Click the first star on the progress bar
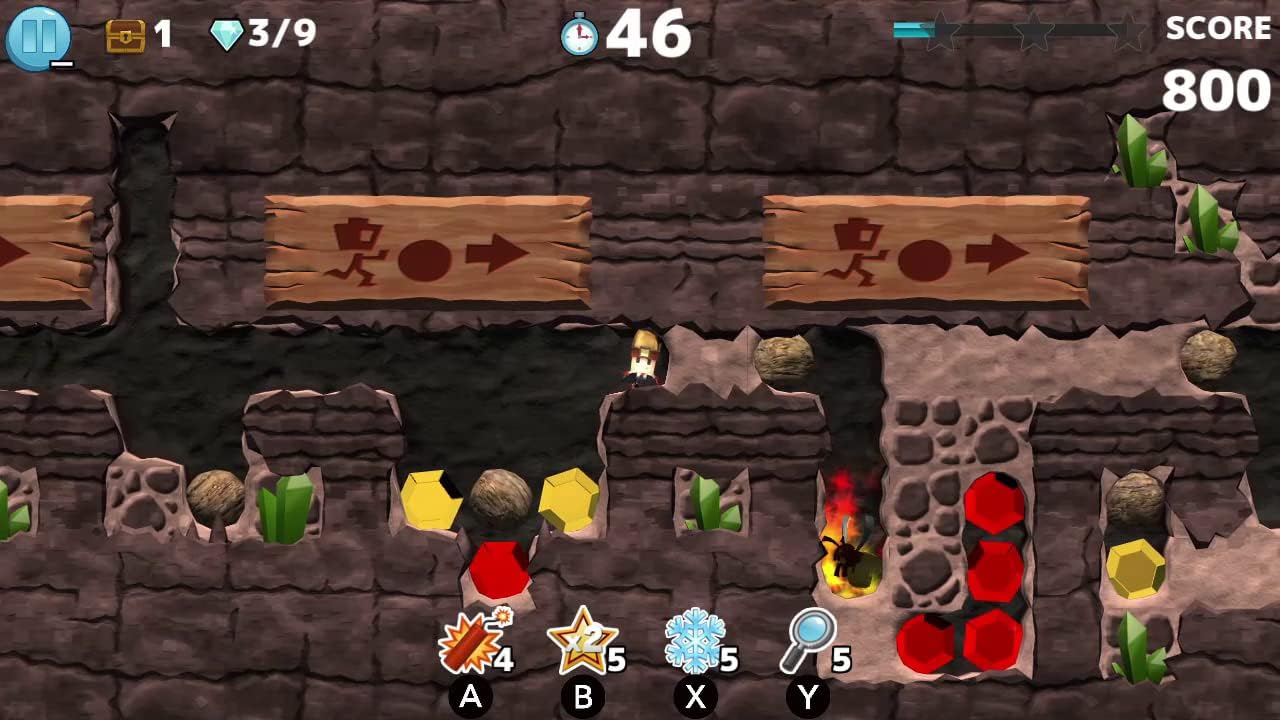 pyautogui.click(x=940, y=30)
